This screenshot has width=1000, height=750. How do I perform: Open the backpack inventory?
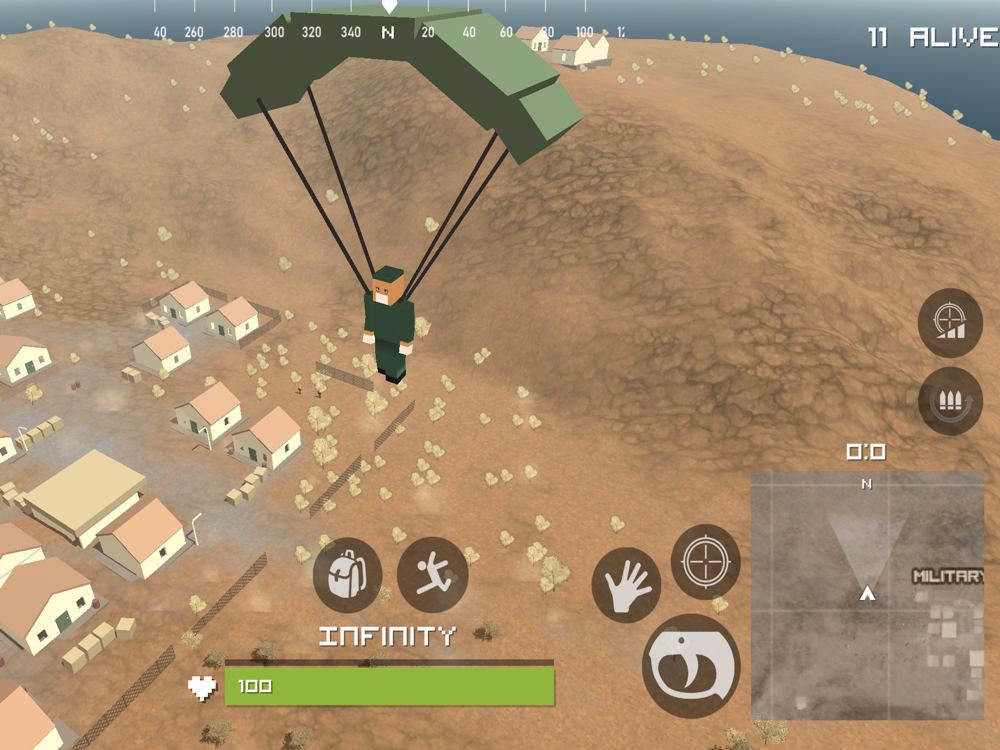[347, 575]
